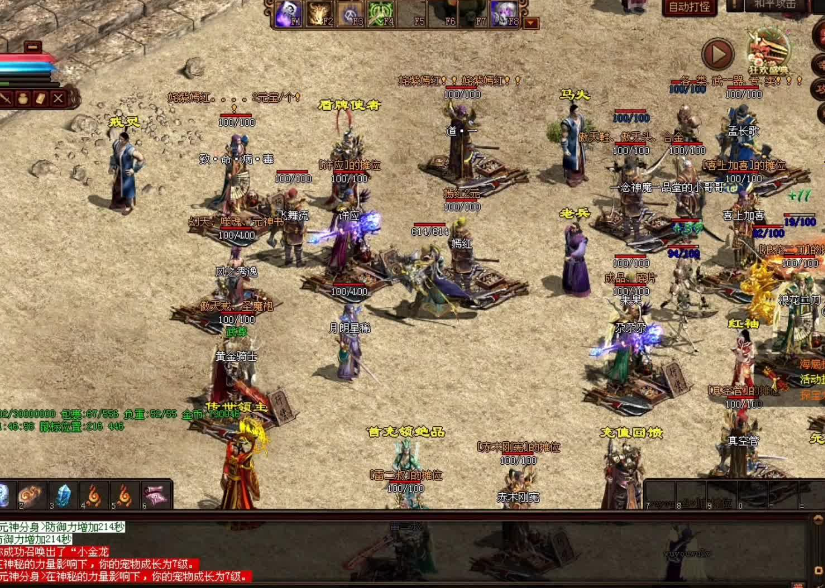Cast the F3 pale skull skill

pos(351,14)
